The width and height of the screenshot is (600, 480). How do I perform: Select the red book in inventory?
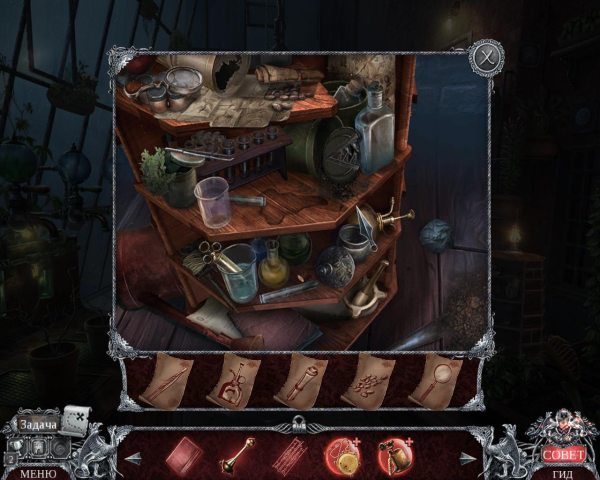[184, 453]
